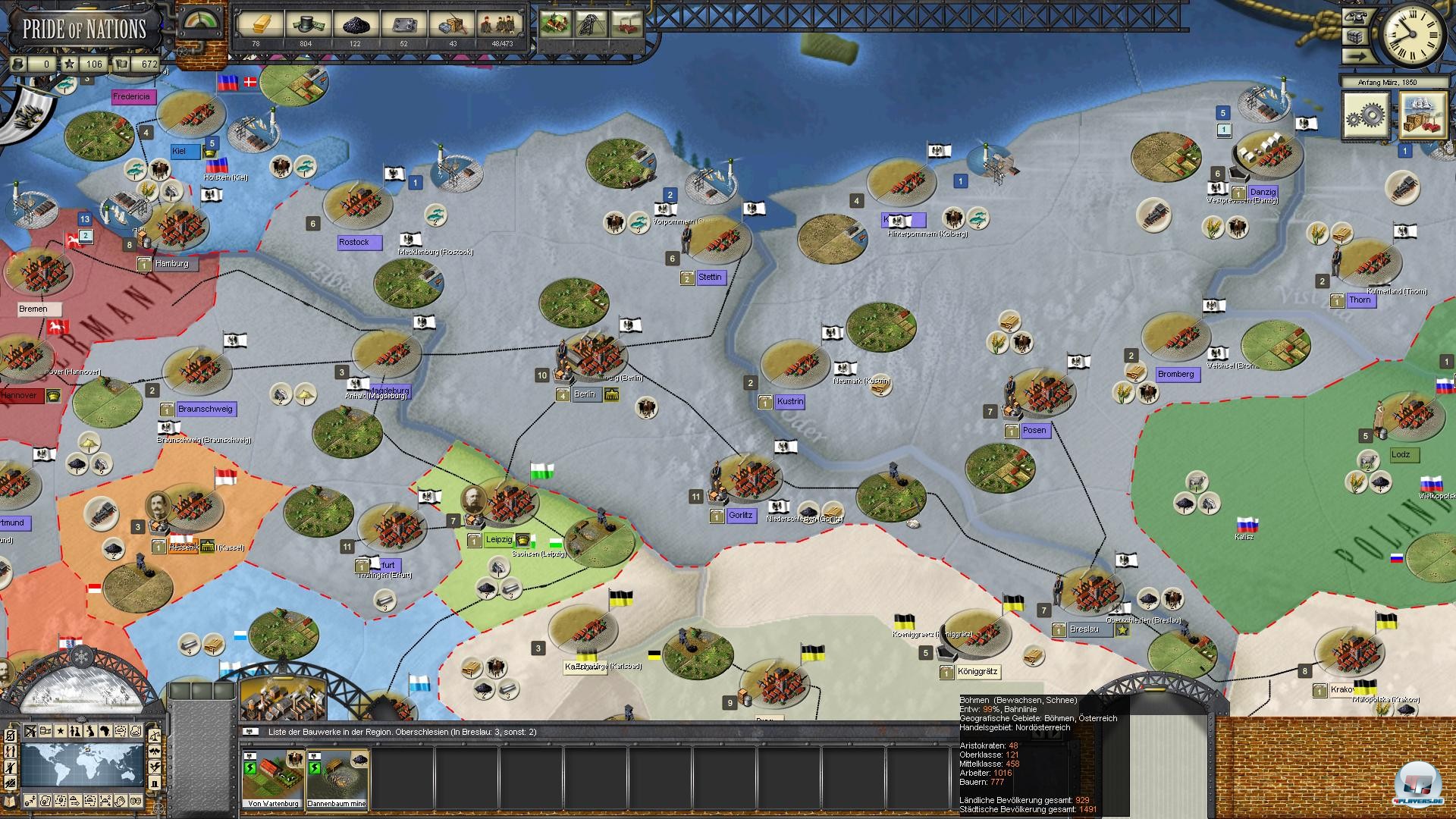Click the Pride of Nations title plate
Screen dimensions: 1456x819
(x=83, y=29)
